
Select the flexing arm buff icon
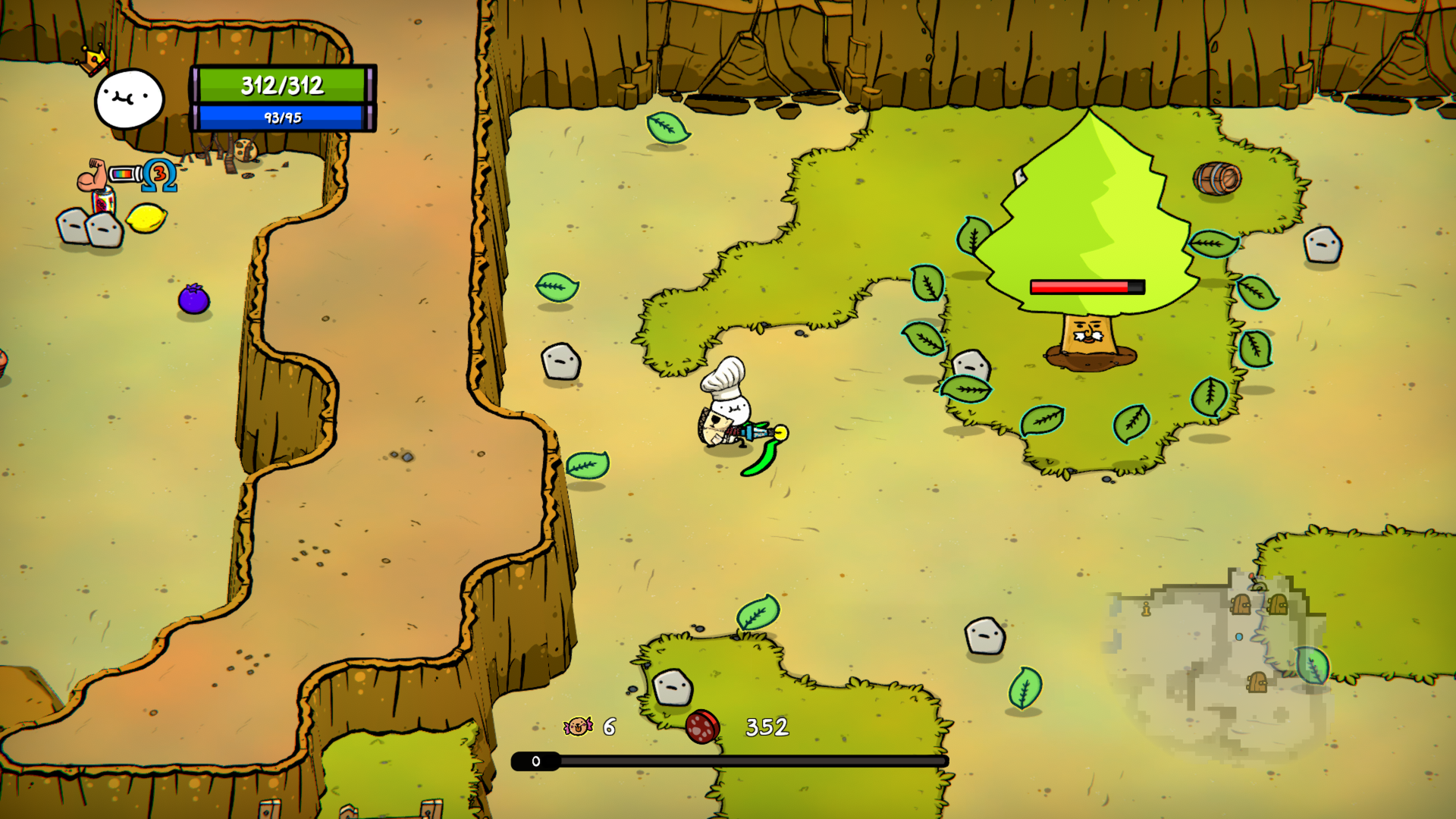pyautogui.click(x=92, y=175)
